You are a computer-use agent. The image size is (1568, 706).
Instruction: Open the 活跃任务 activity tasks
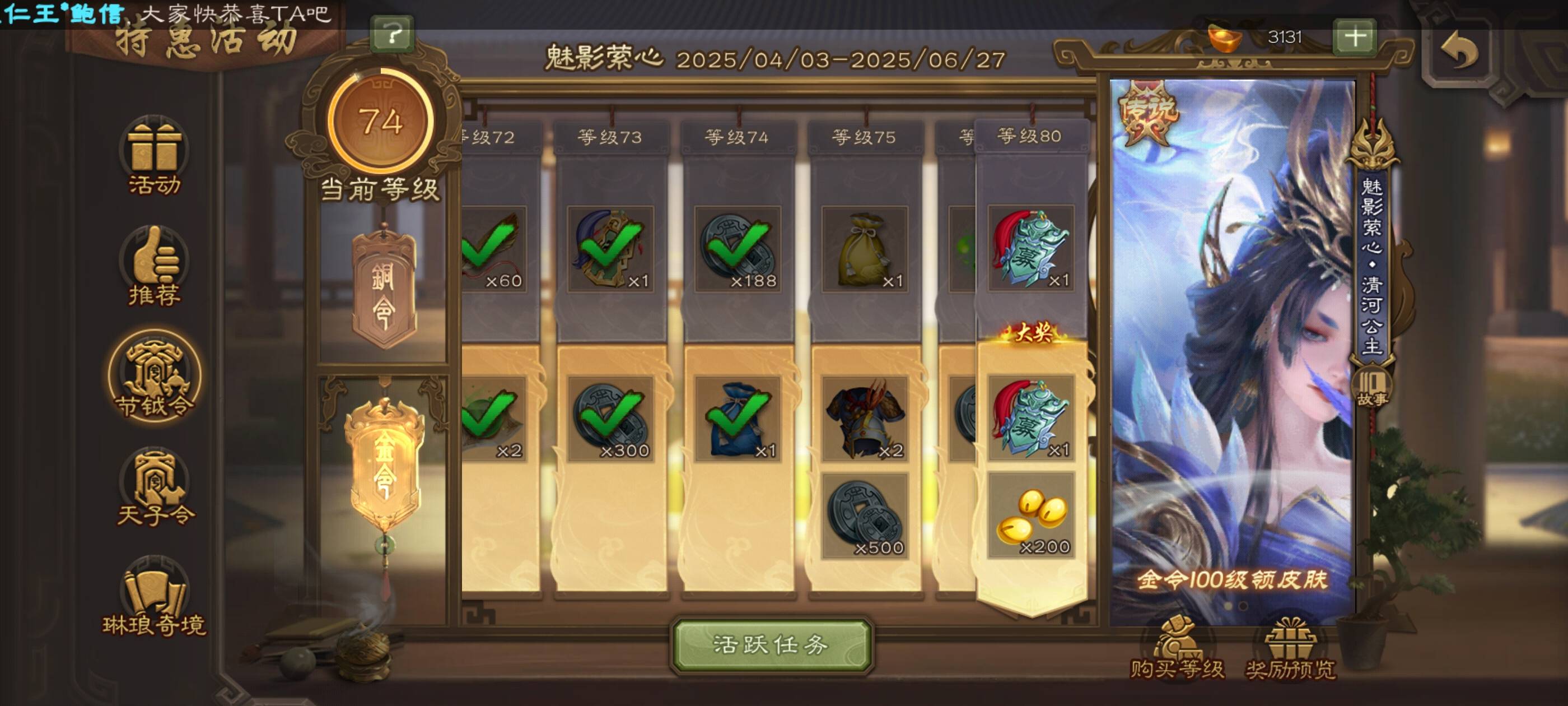(x=771, y=645)
